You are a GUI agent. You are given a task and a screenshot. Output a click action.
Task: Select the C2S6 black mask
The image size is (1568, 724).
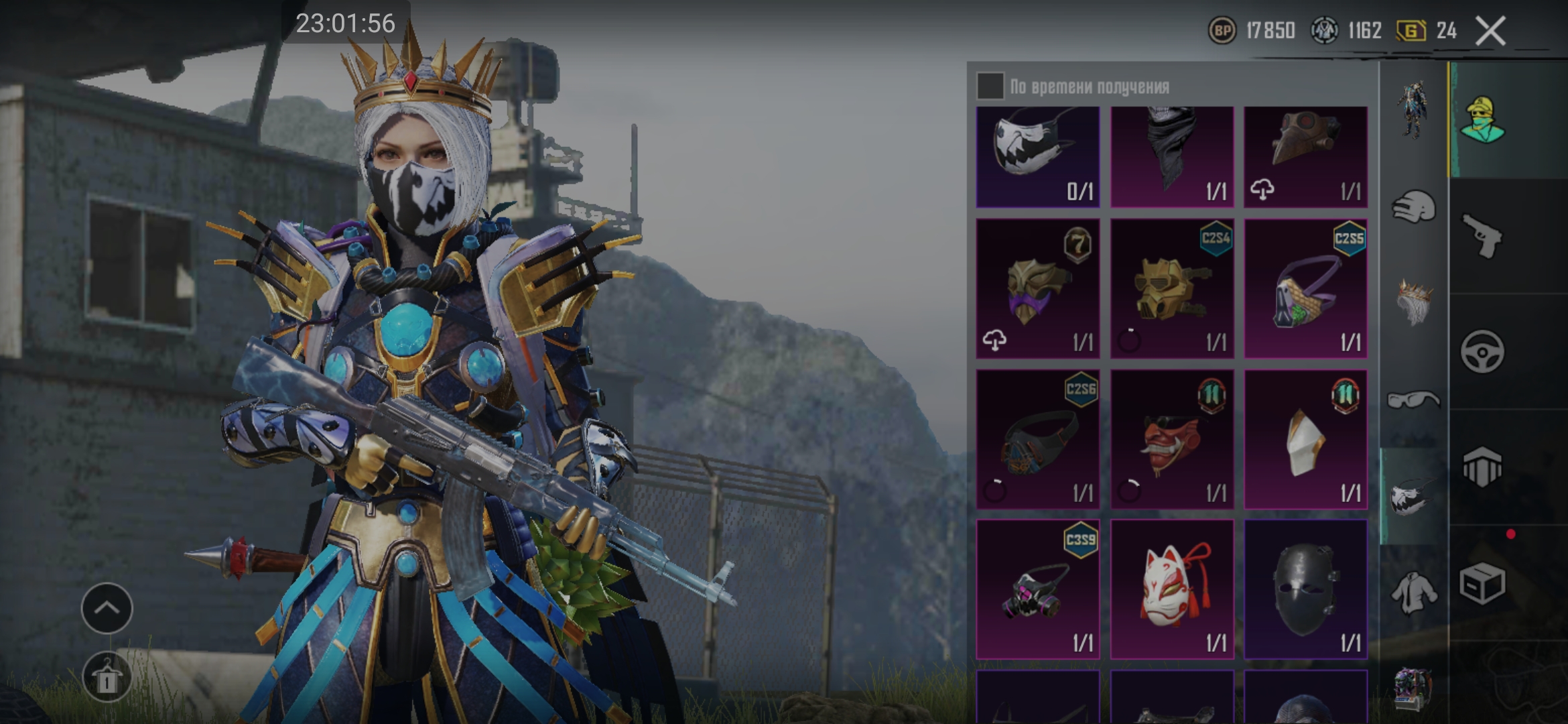click(1037, 439)
